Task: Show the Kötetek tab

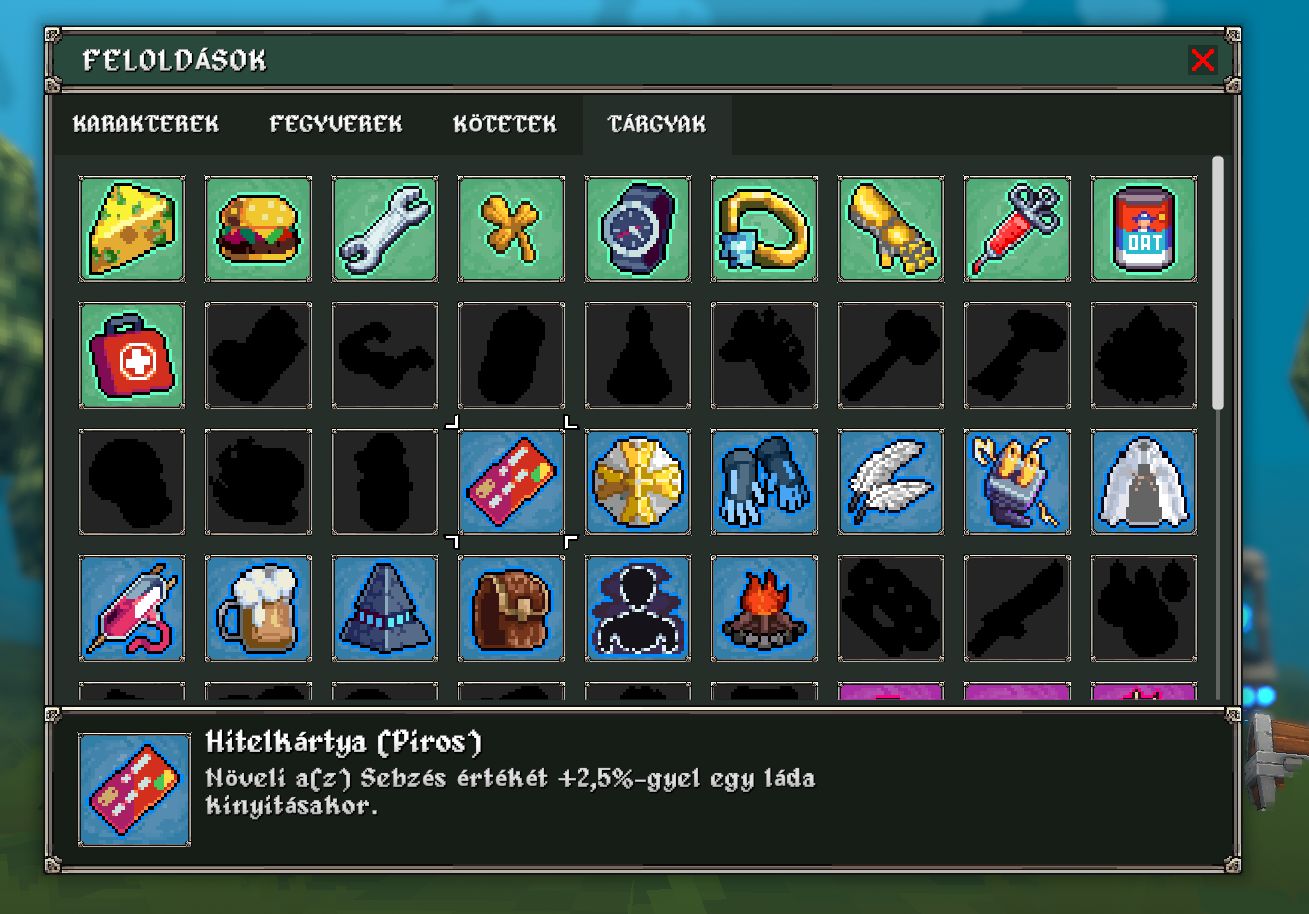Action: pyautogui.click(x=505, y=124)
